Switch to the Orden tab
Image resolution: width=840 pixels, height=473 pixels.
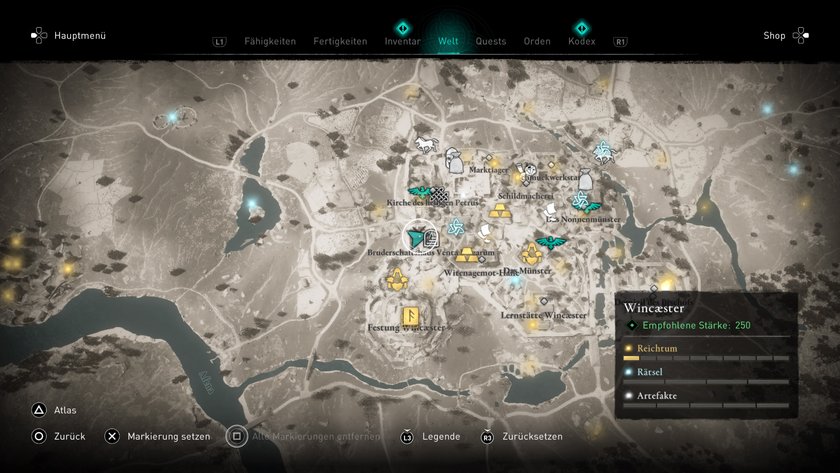click(537, 42)
